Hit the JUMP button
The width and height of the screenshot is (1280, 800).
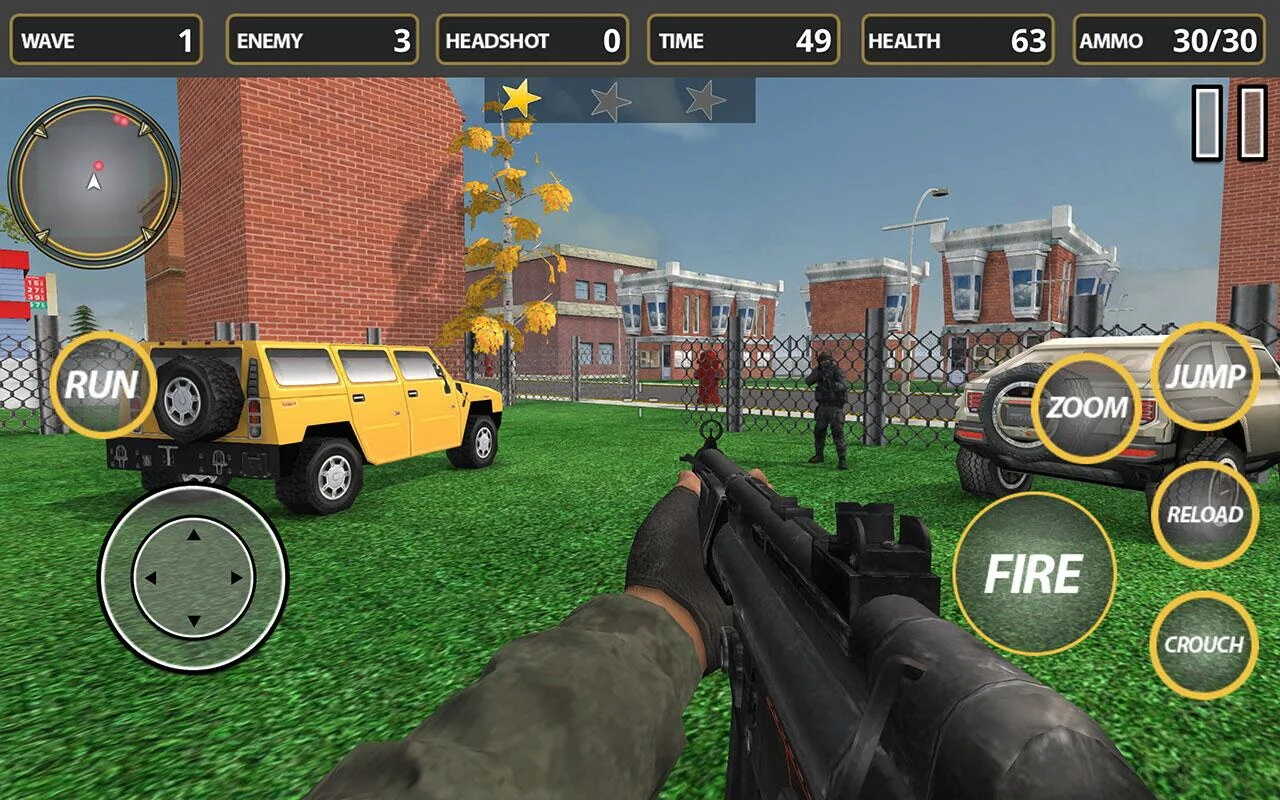(1205, 377)
